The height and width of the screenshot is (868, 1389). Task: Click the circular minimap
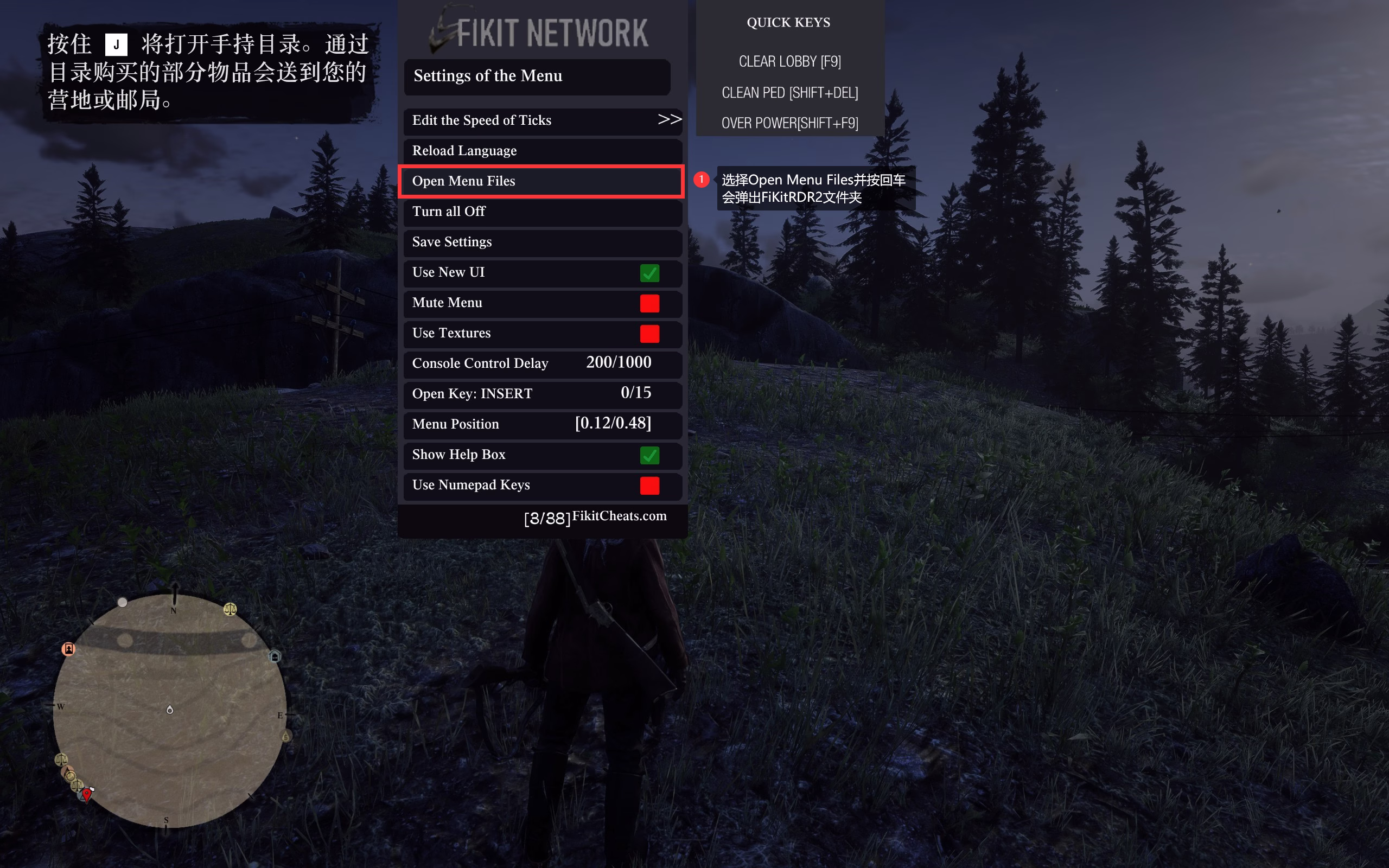pos(170,711)
